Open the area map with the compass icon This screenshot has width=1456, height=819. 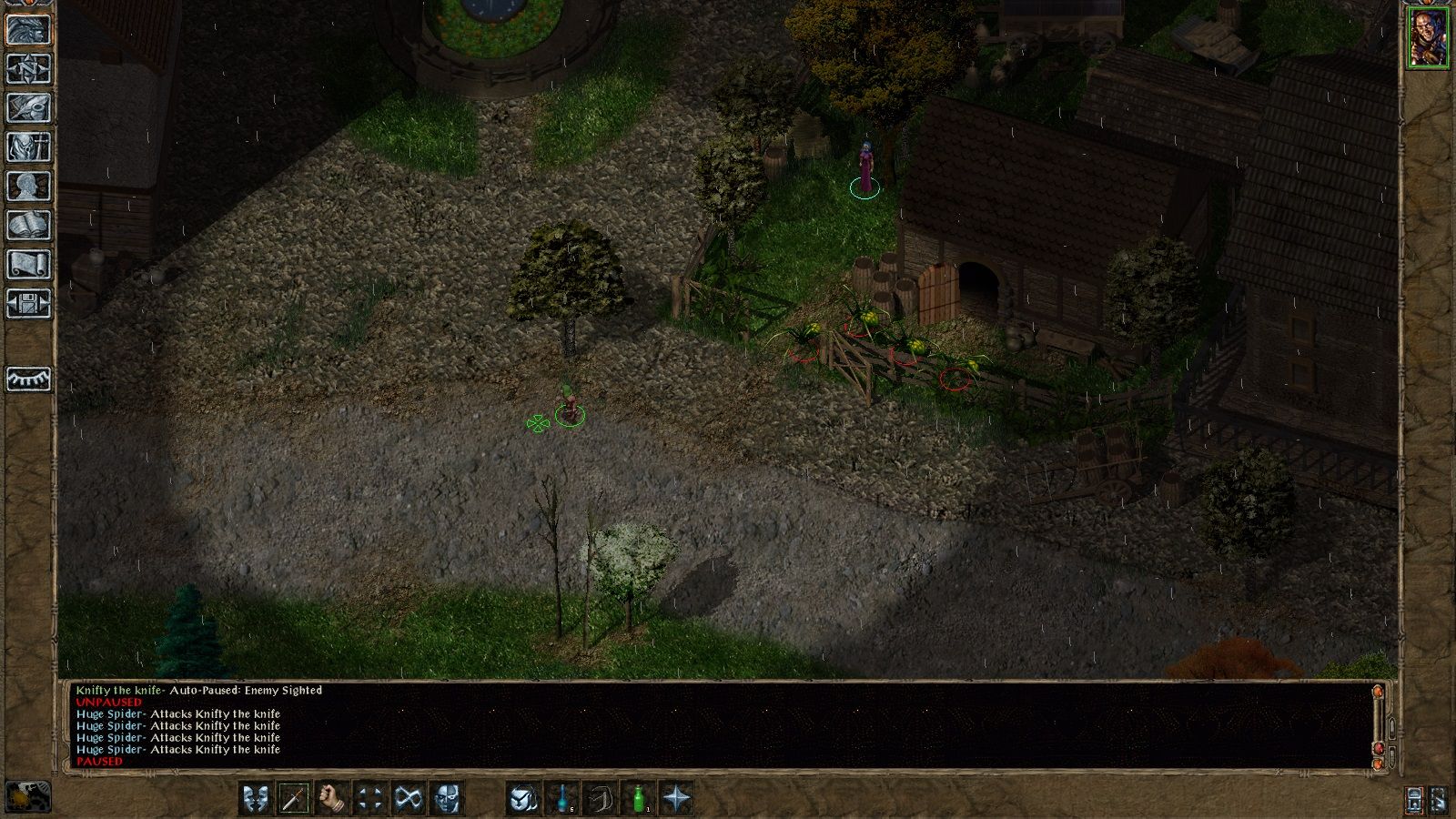(27, 70)
